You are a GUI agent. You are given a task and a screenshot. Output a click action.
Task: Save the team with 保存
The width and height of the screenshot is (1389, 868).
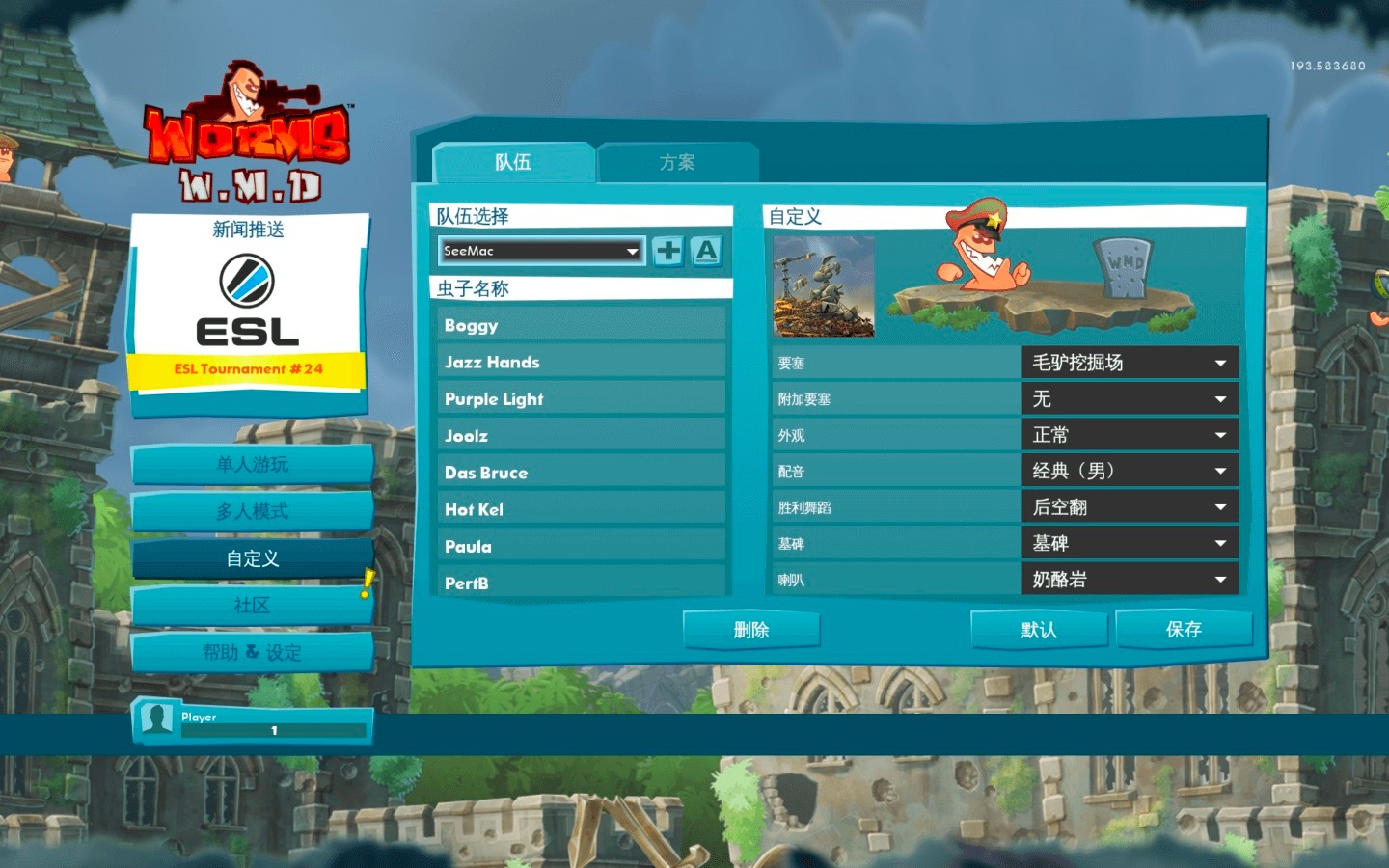[x=1184, y=630]
